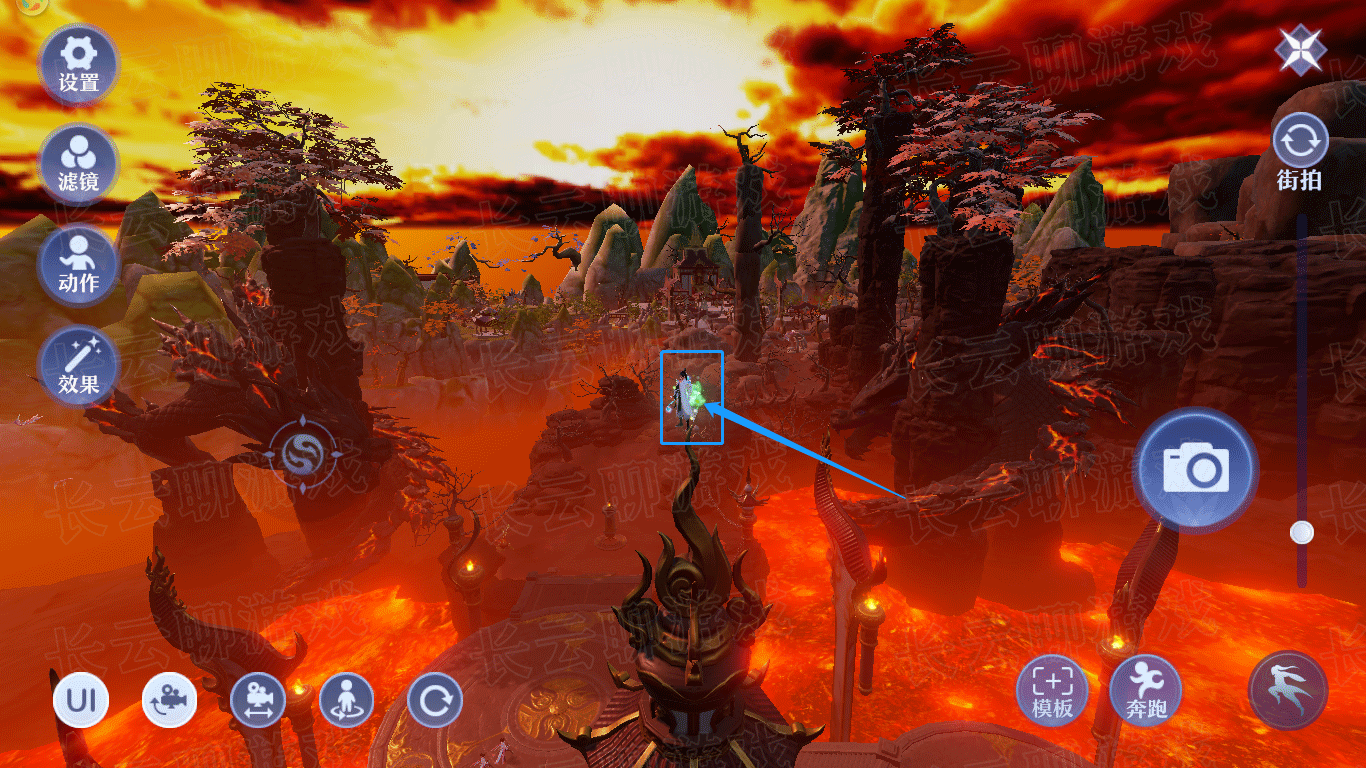Viewport: 1366px width, 768px height.
Task: Tap the virtual joystick in the scene
Action: (304, 456)
